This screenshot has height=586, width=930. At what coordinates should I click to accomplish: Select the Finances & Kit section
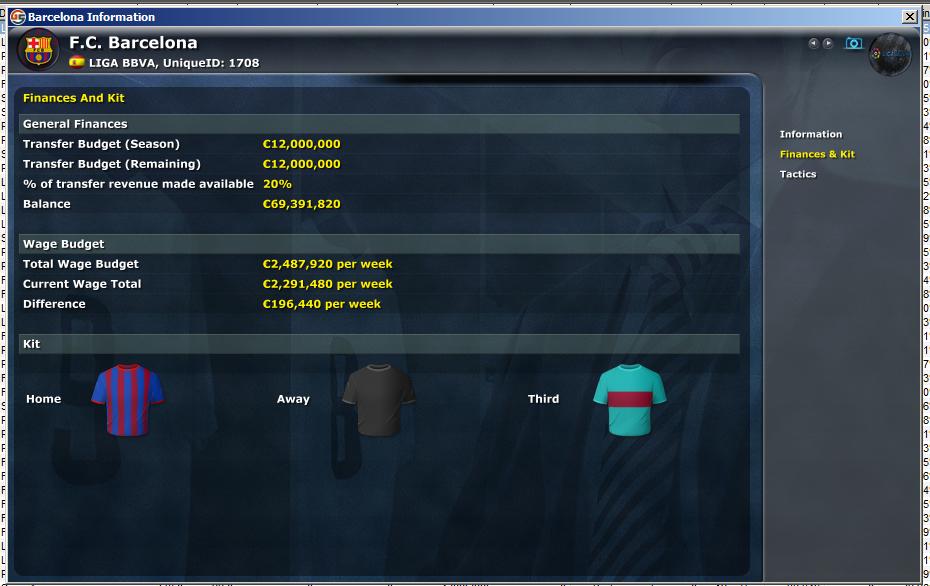click(817, 154)
